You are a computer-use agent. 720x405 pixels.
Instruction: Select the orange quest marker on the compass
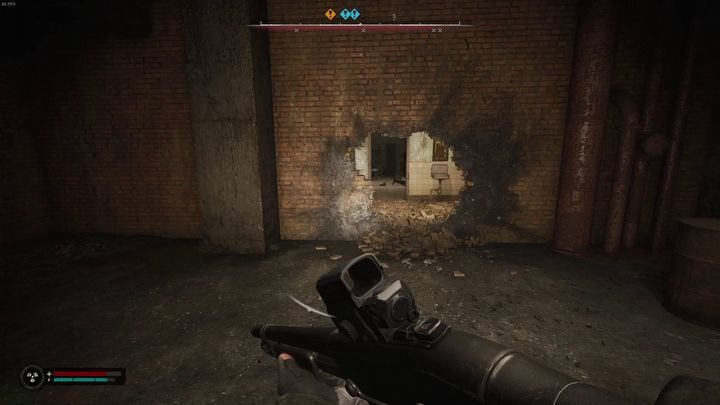[331, 15]
